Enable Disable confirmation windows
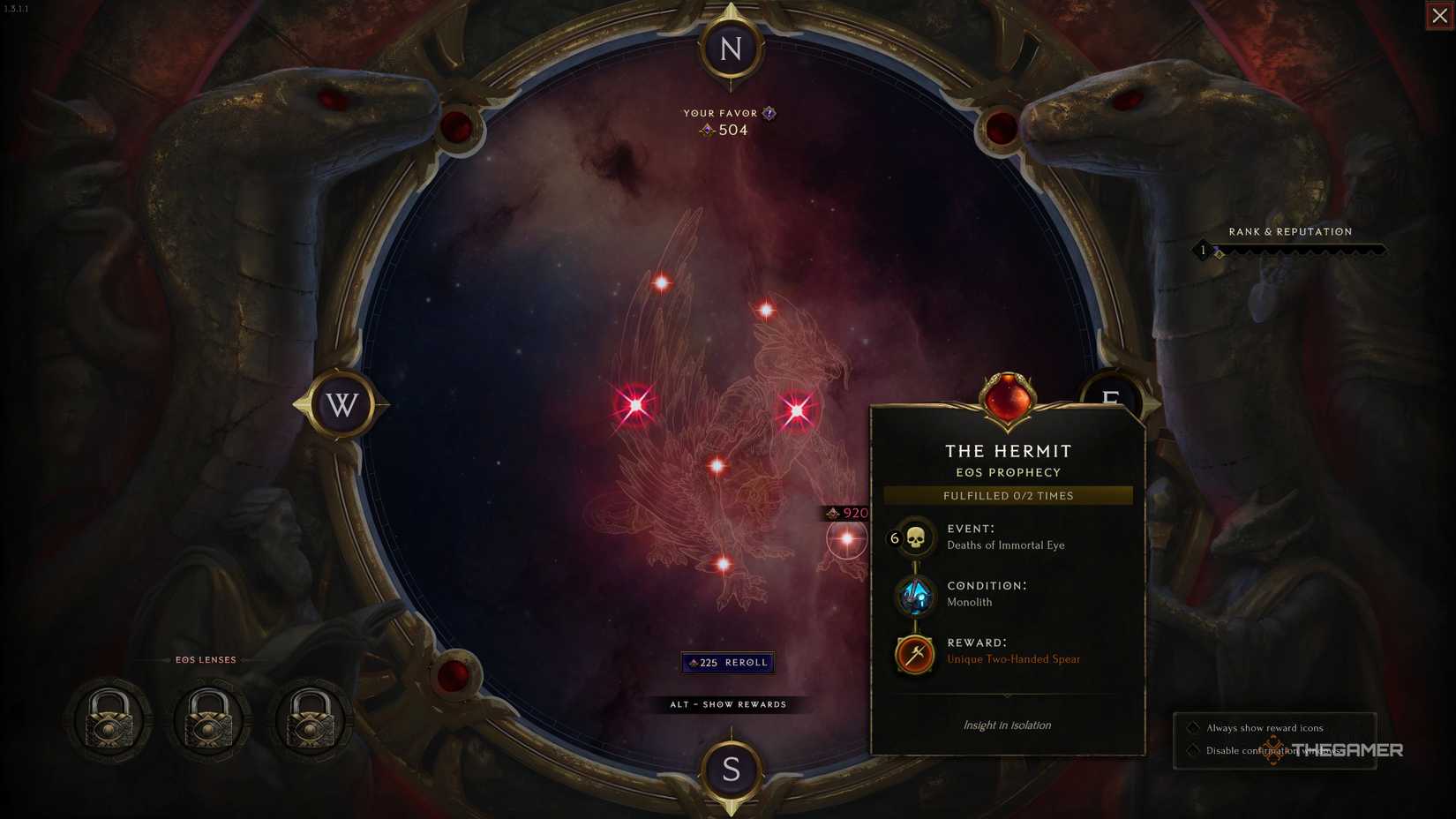Viewport: 1456px width, 819px height. (1195, 749)
